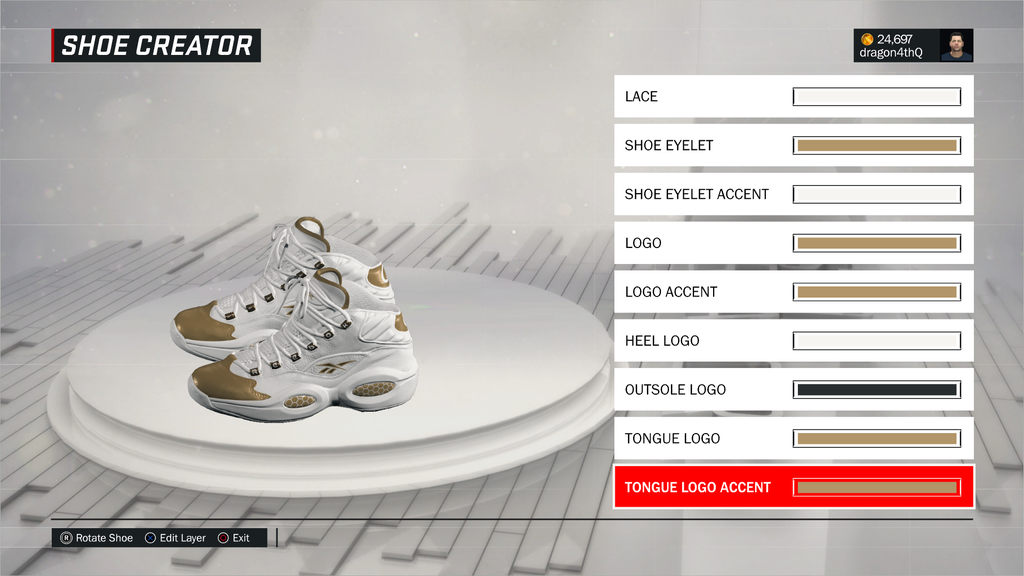Choose the Outsole Logo layer
Image resolution: width=1024 pixels, height=576 pixels.
(x=700, y=390)
